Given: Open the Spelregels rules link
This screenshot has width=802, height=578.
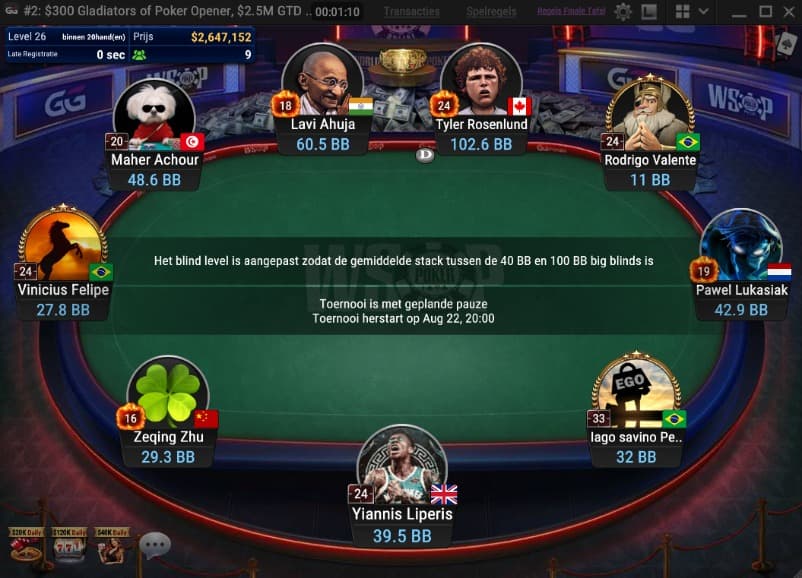Looking at the screenshot, I should (x=492, y=12).
